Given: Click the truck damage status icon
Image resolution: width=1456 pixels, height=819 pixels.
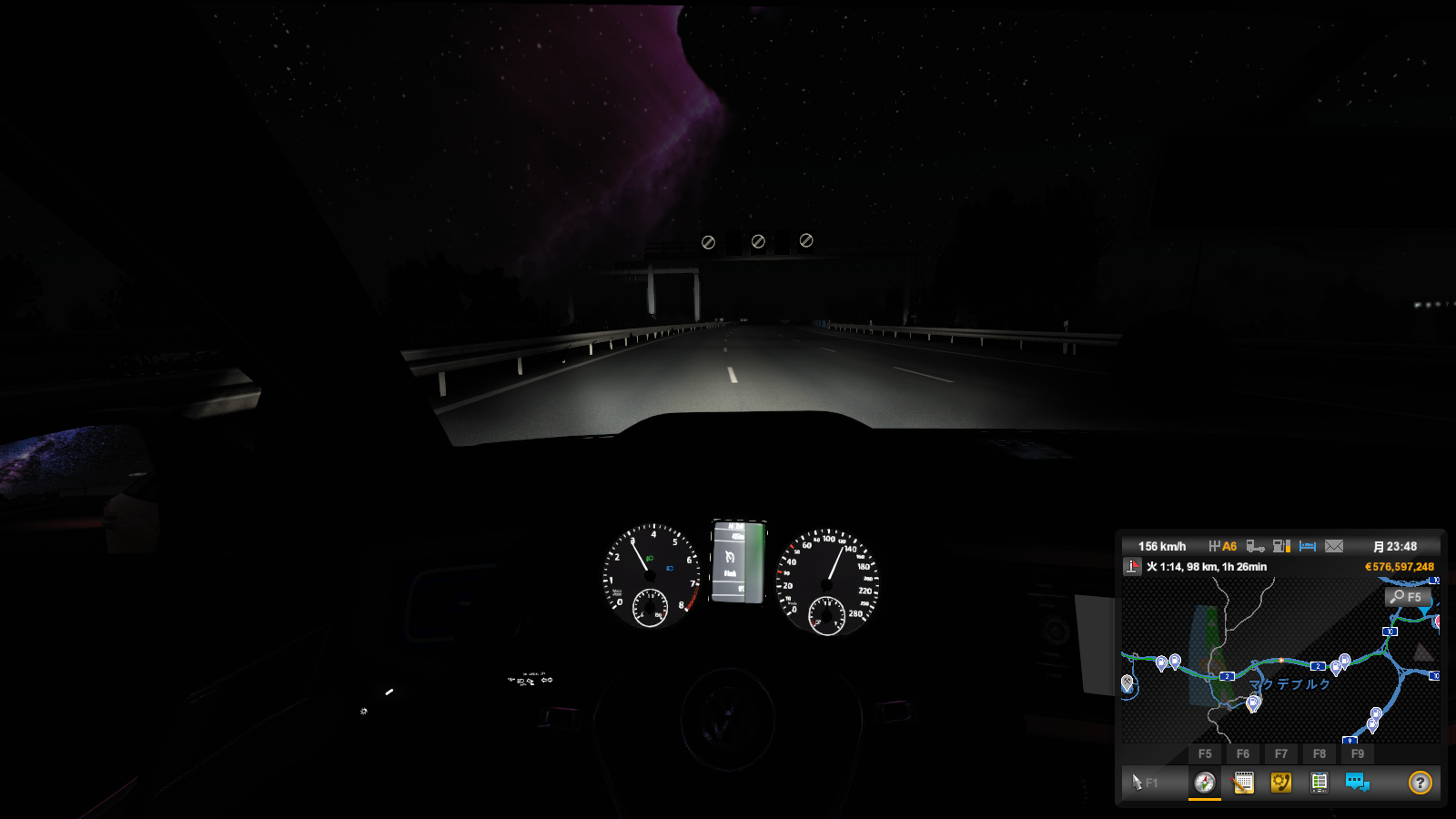Looking at the screenshot, I should tap(1255, 546).
